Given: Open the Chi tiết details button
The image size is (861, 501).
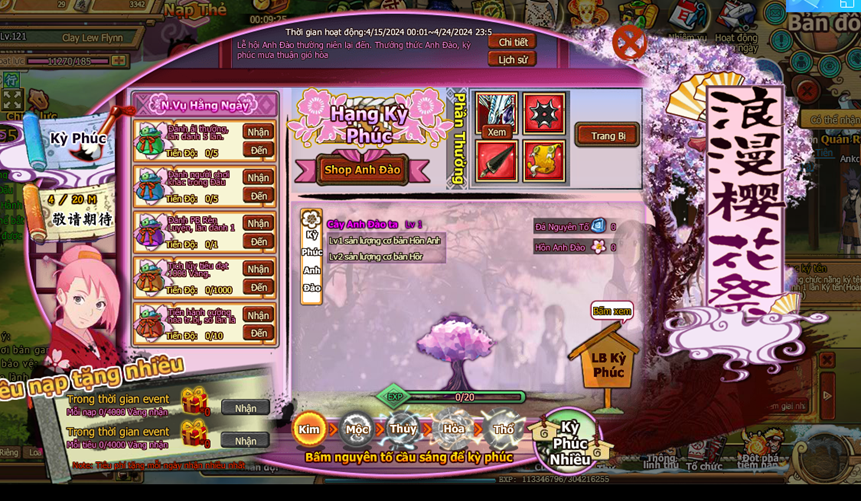Looking at the screenshot, I should (x=512, y=42).
